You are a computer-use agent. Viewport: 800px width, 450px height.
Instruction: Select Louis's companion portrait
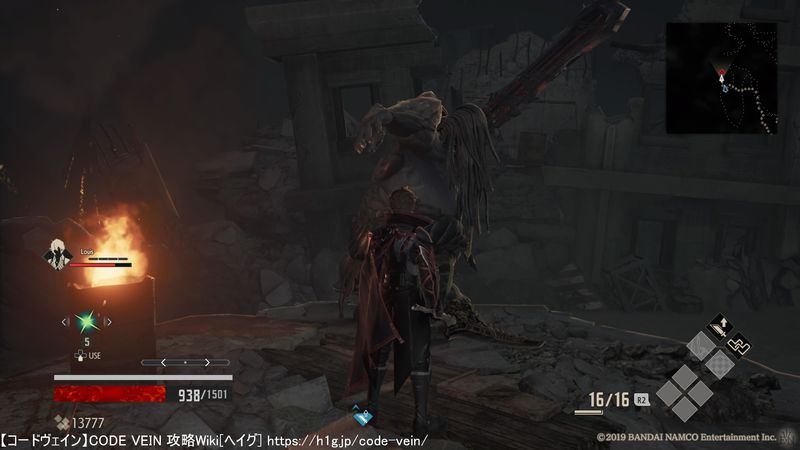[57, 255]
